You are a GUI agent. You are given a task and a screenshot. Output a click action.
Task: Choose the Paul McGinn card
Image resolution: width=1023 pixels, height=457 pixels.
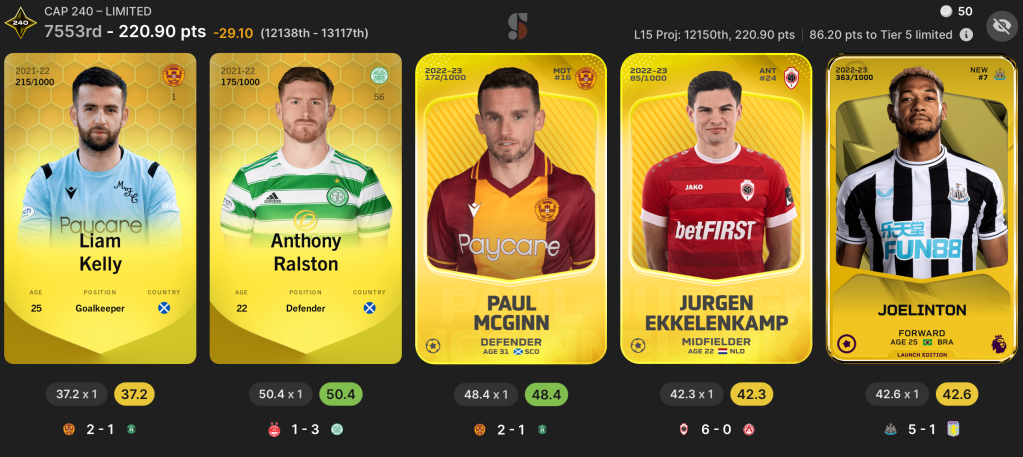pos(511,208)
